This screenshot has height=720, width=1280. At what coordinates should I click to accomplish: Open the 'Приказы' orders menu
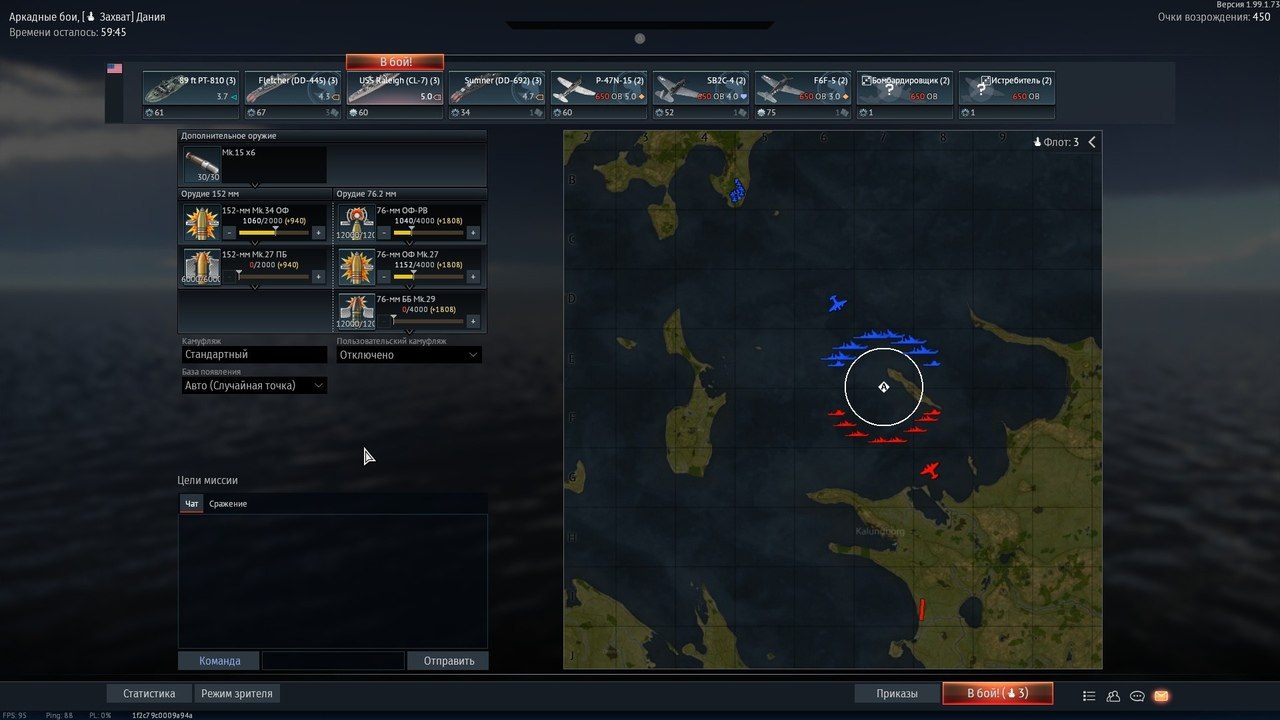(x=897, y=693)
